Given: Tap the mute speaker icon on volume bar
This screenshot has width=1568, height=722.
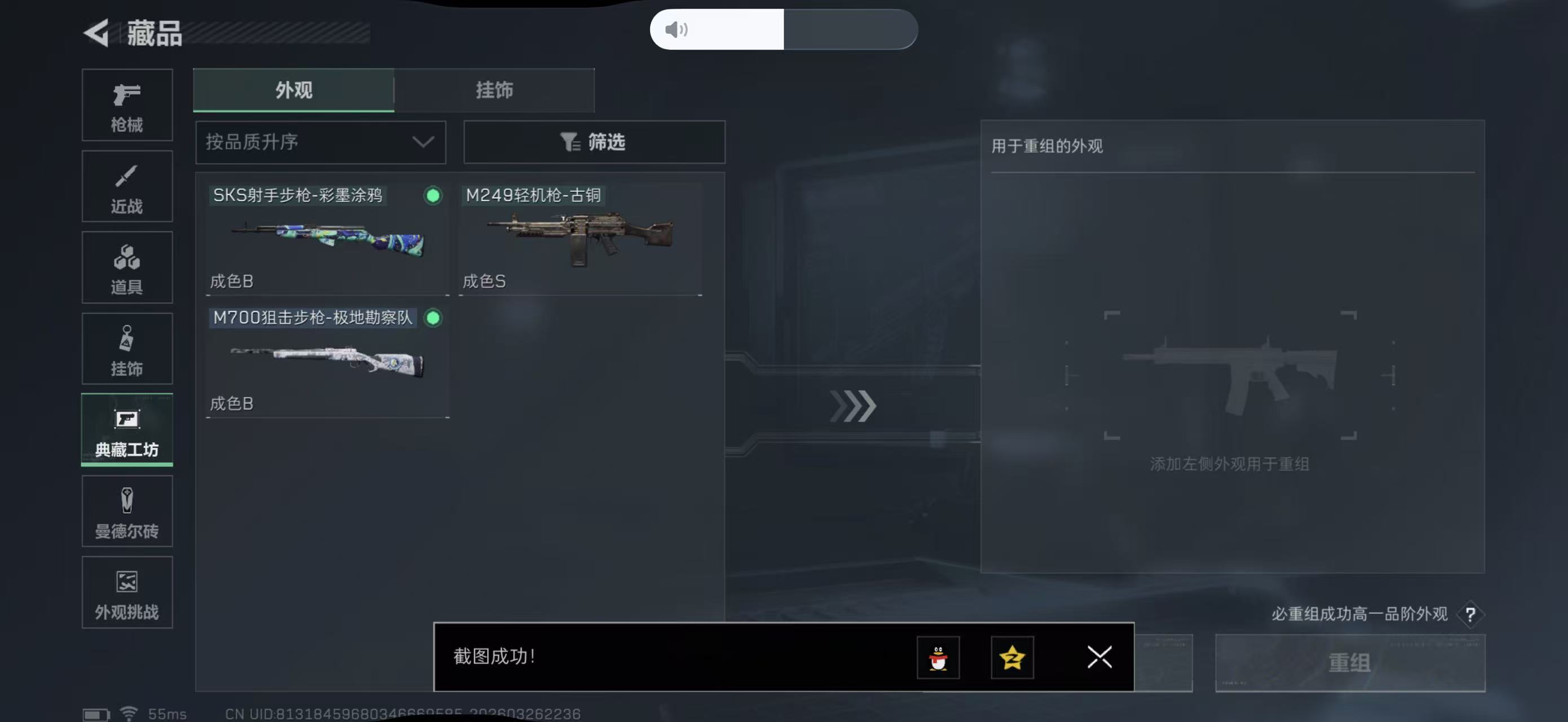Looking at the screenshot, I should [x=675, y=29].
